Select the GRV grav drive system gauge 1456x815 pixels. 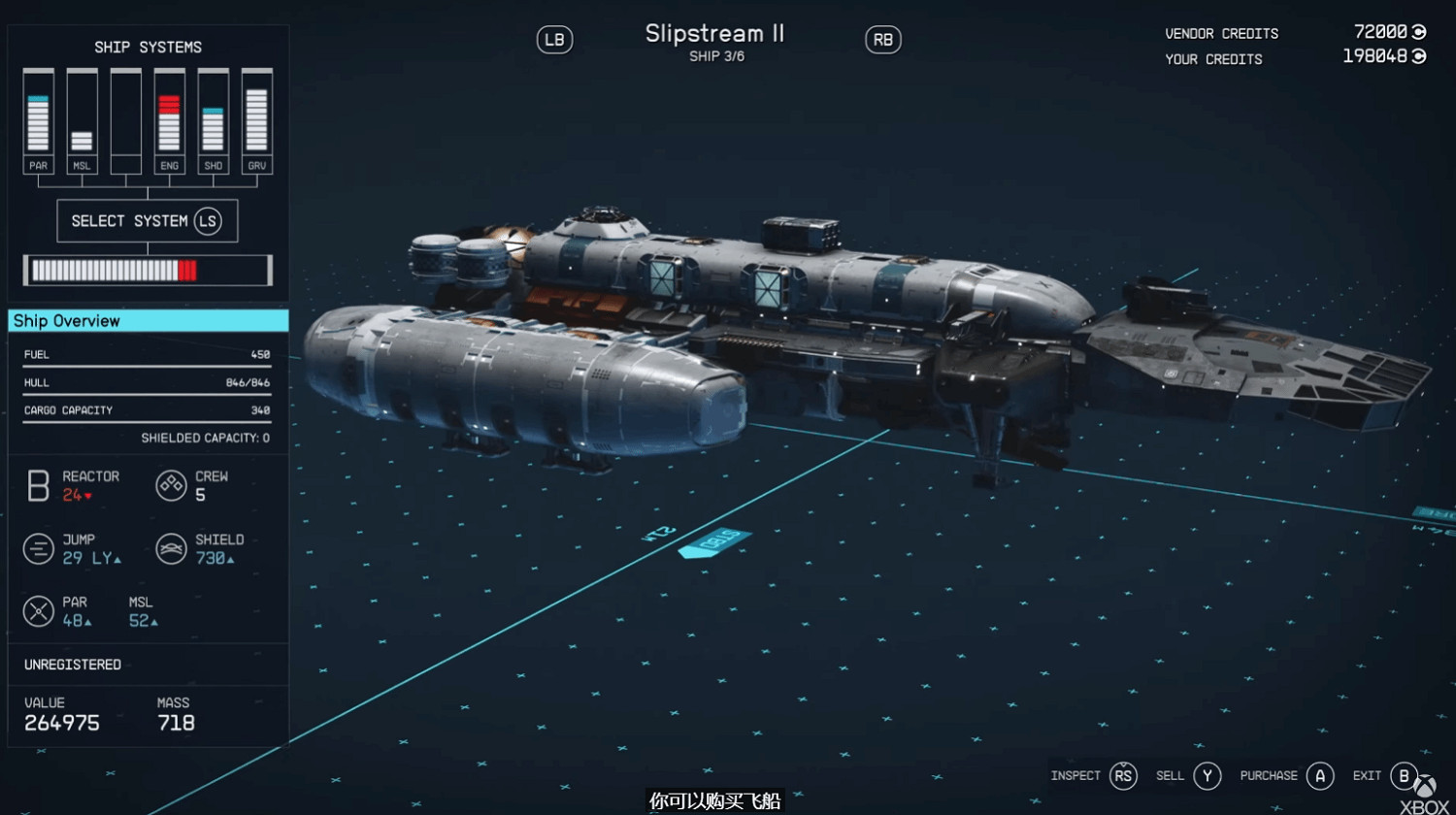click(256, 116)
